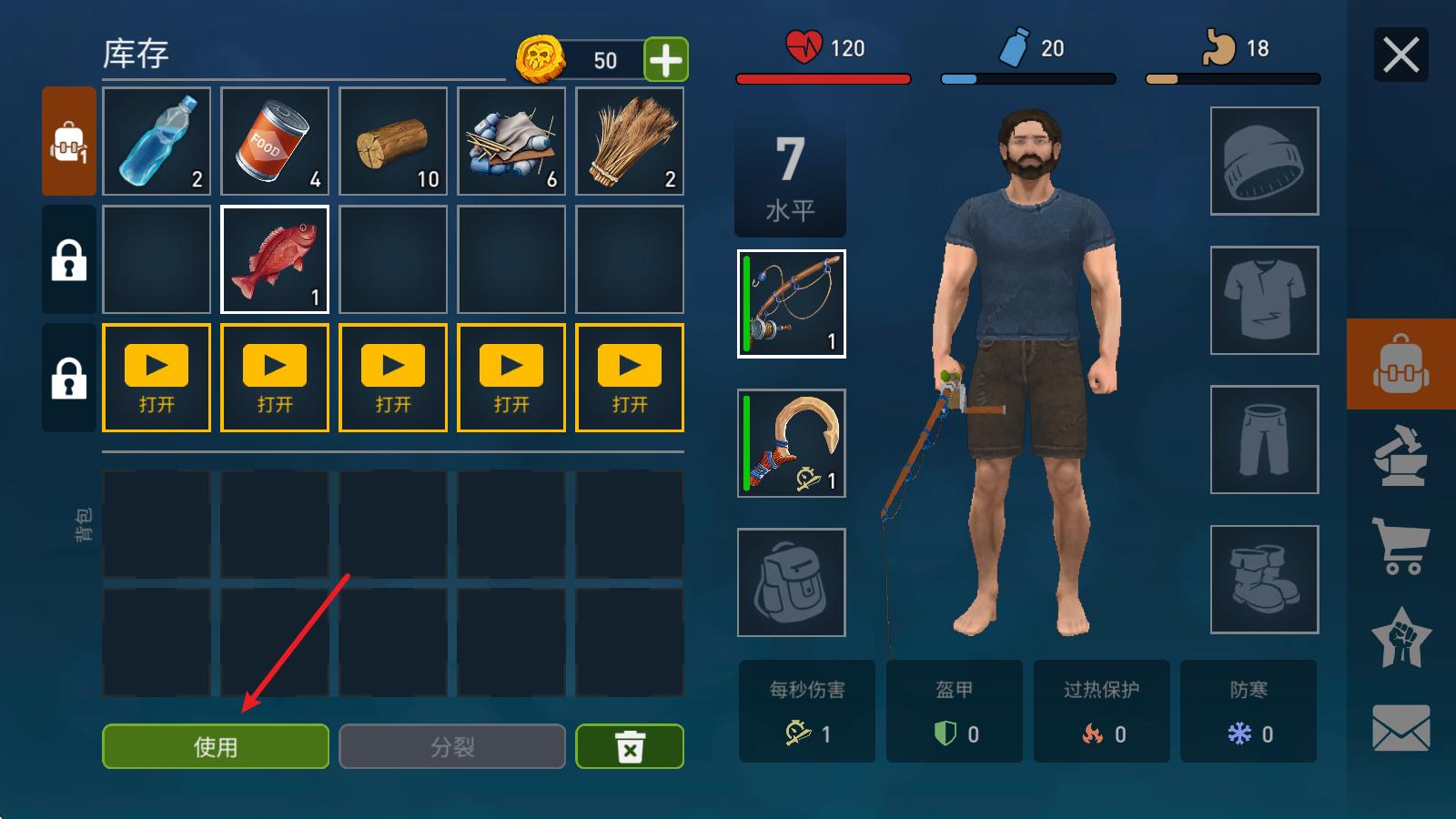Open the shopping cart store tab
Screen dimensions: 1456x819
(1401, 546)
